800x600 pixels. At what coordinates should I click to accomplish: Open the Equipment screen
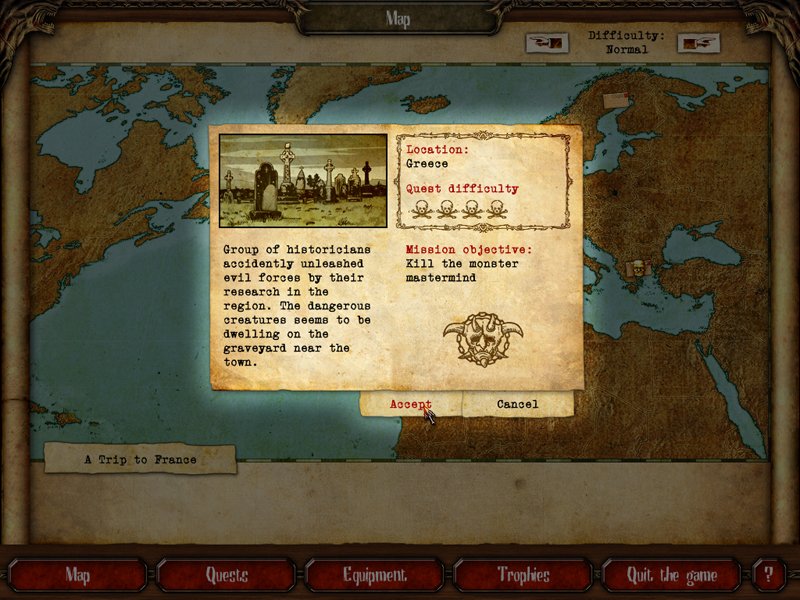pos(375,575)
